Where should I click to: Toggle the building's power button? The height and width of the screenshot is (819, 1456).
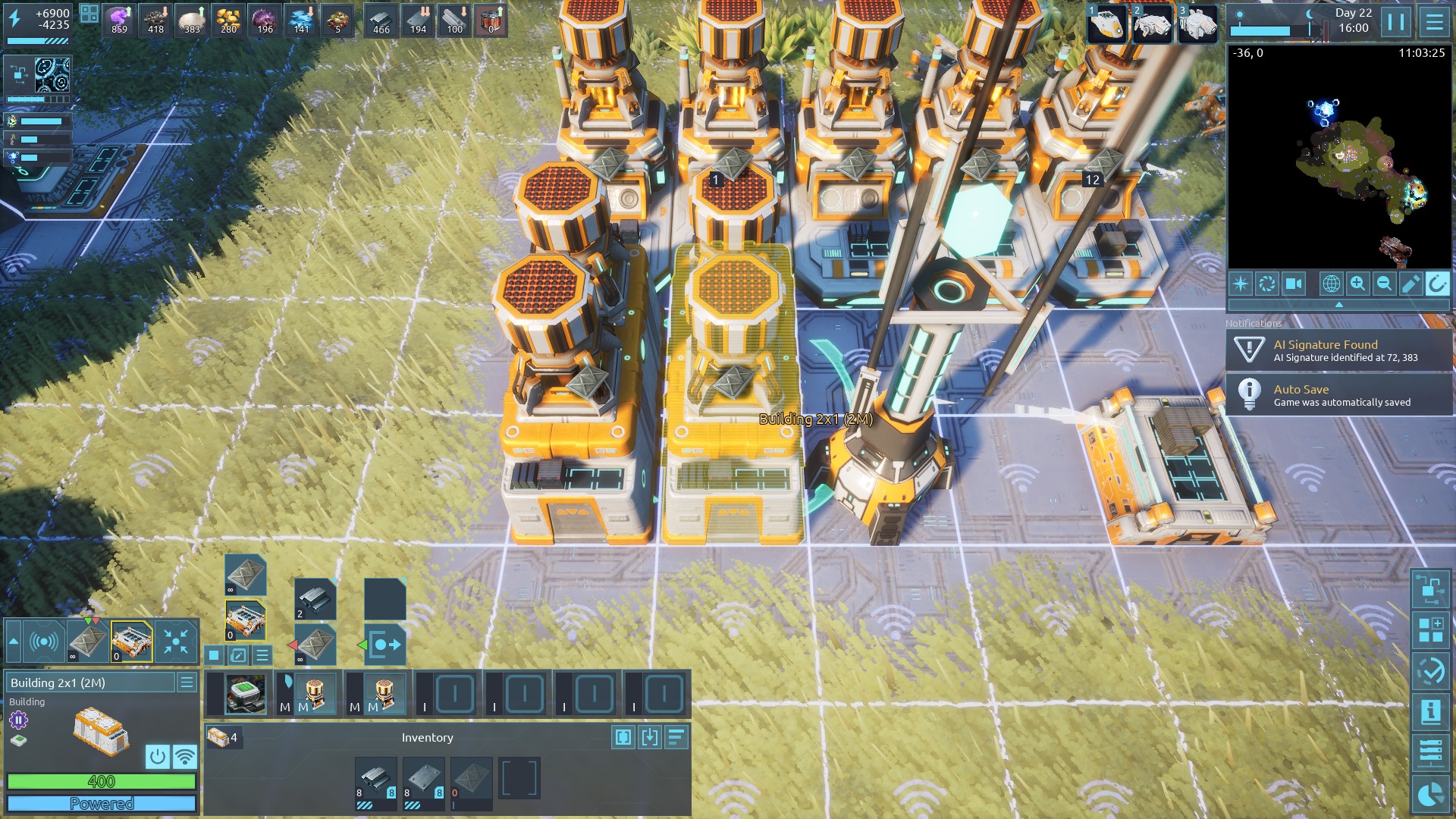tap(158, 756)
